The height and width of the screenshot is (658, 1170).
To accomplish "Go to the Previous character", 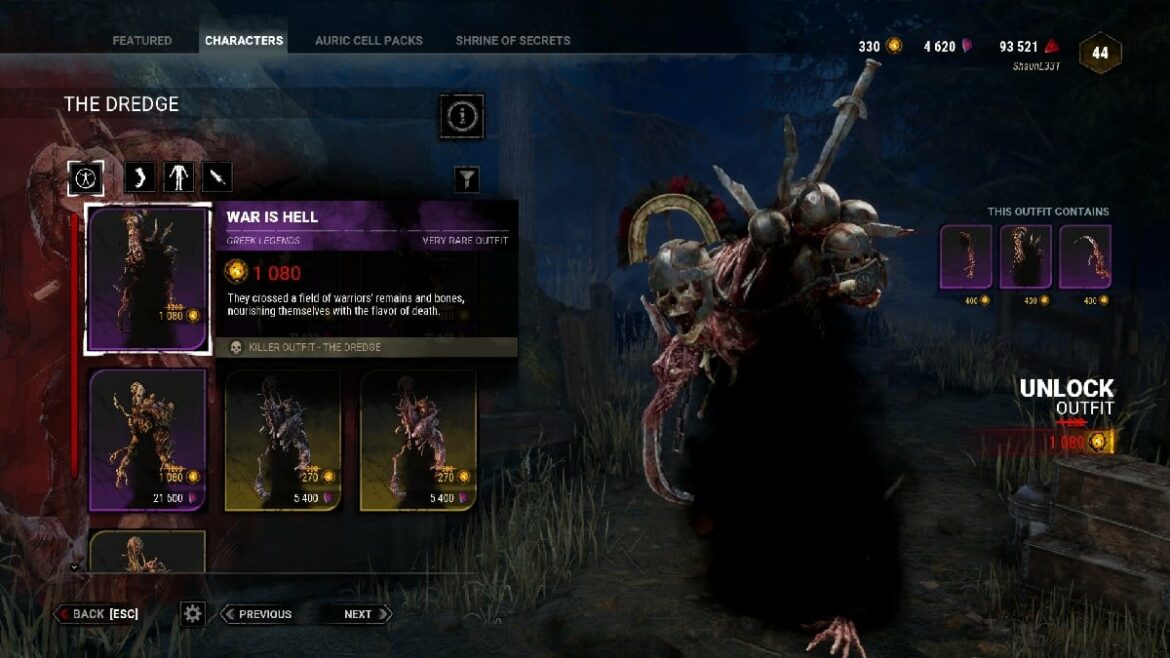I will coord(257,614).
